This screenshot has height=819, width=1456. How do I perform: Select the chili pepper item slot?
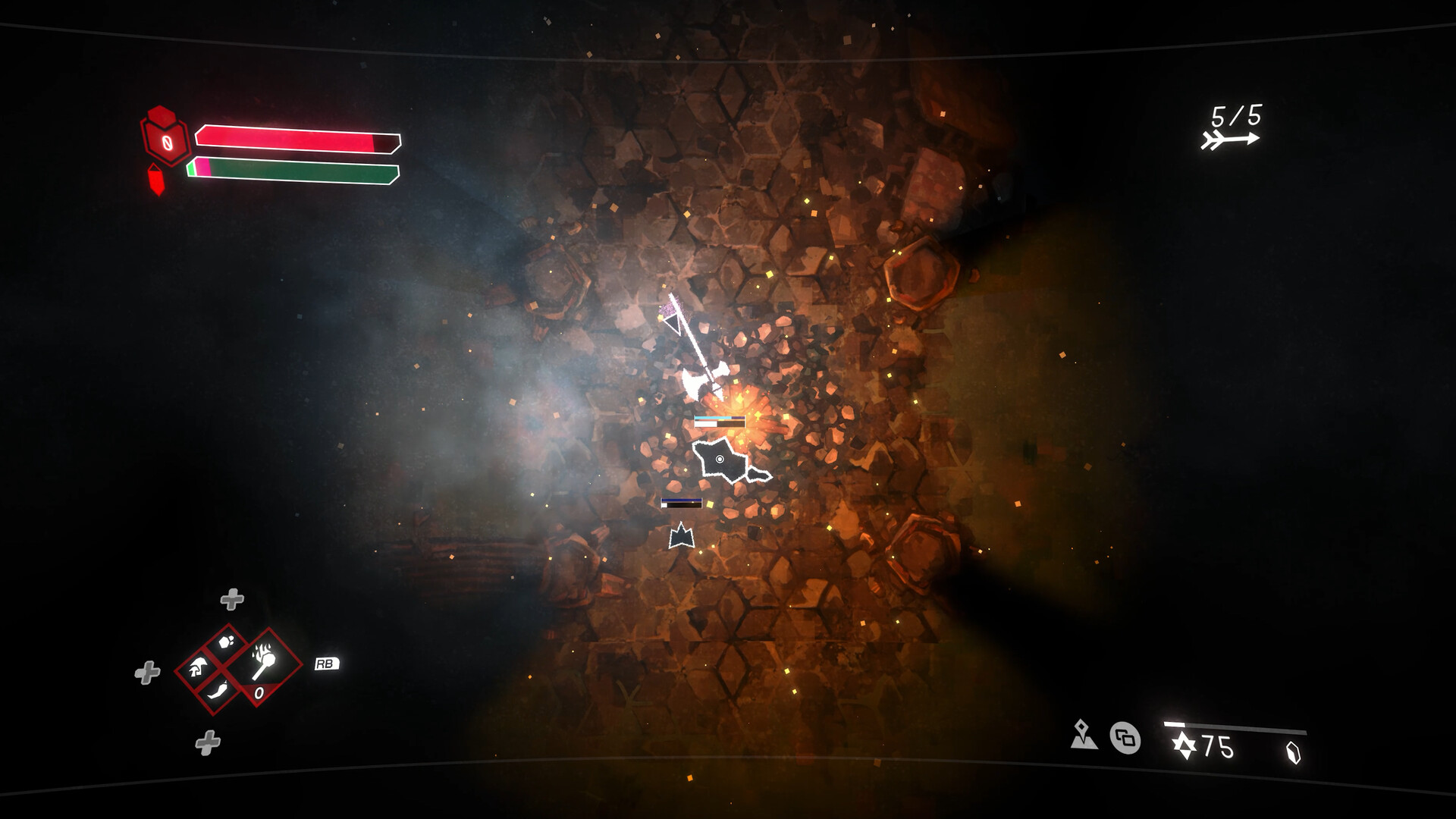tap(218, 690)
